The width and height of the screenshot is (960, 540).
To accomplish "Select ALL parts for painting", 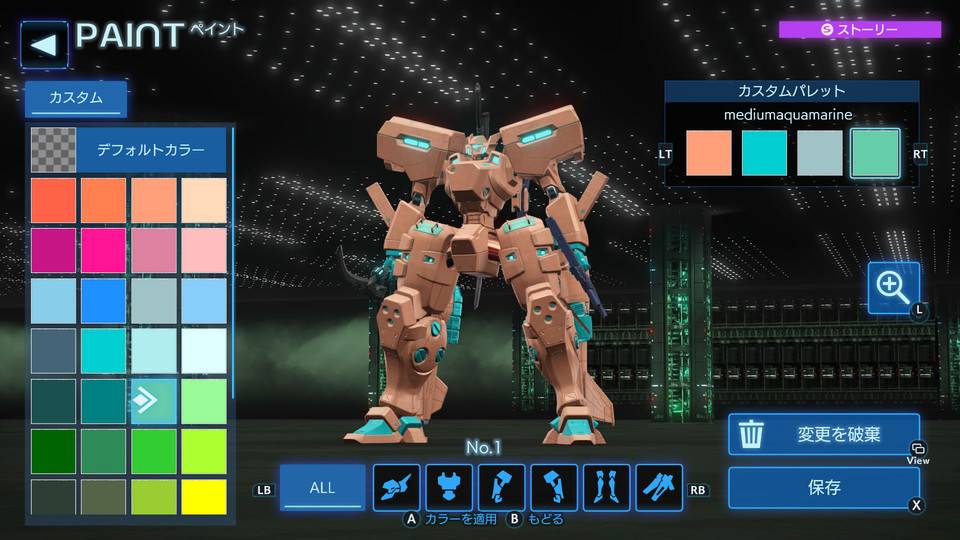I will coord(322,488).
